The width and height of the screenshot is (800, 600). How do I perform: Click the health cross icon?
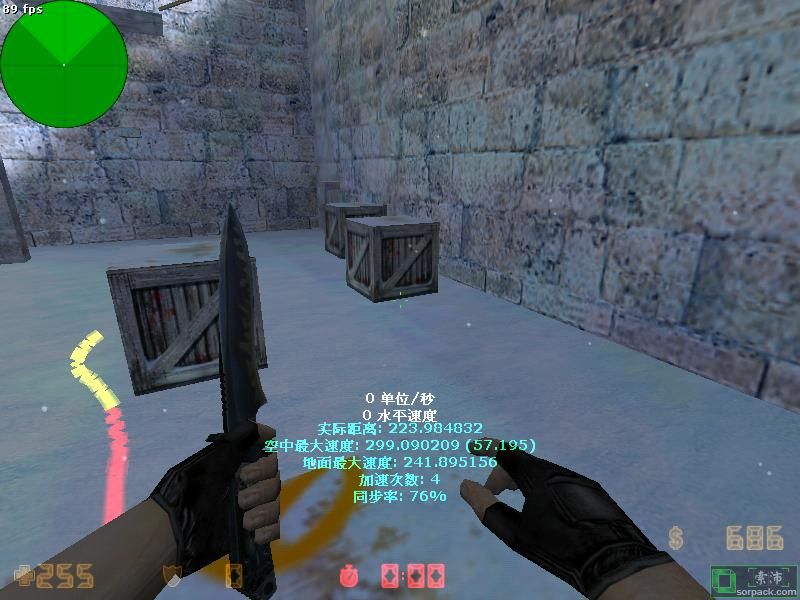(x=20, y=576)
